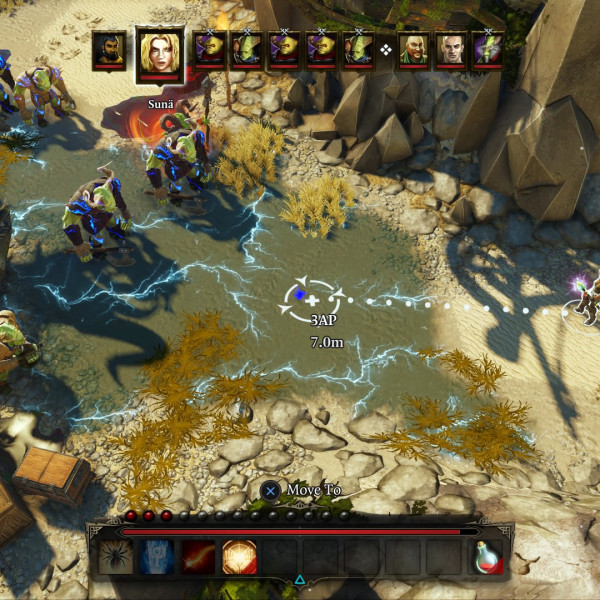600x600 pixels.
Task: Select the bearded man turn-order portrait
Action: click(x=109, y=50)
